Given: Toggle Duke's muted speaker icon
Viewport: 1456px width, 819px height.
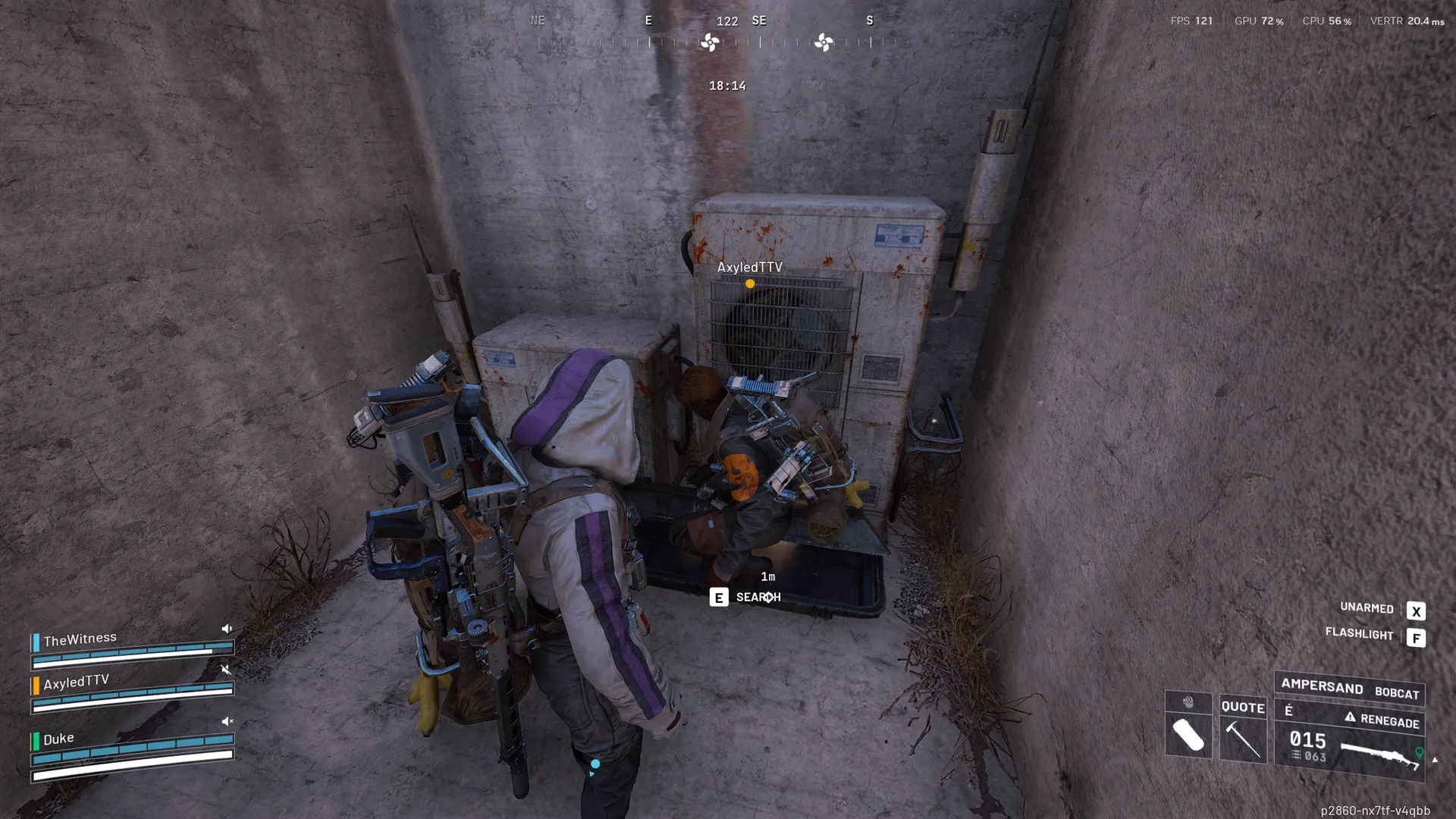Looking at the screenshot, I should (x=227, y=721).
